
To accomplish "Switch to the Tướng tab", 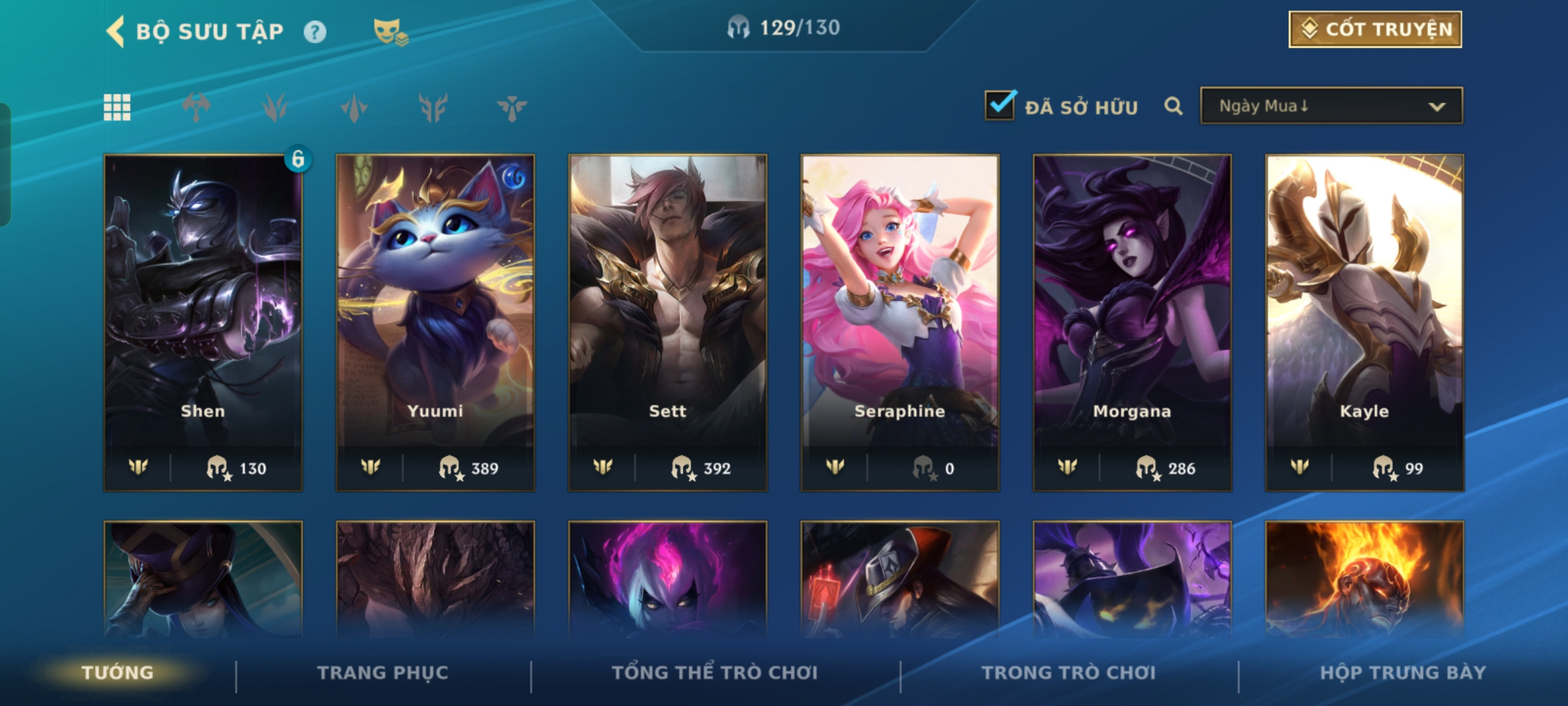I will pos(118,673).
